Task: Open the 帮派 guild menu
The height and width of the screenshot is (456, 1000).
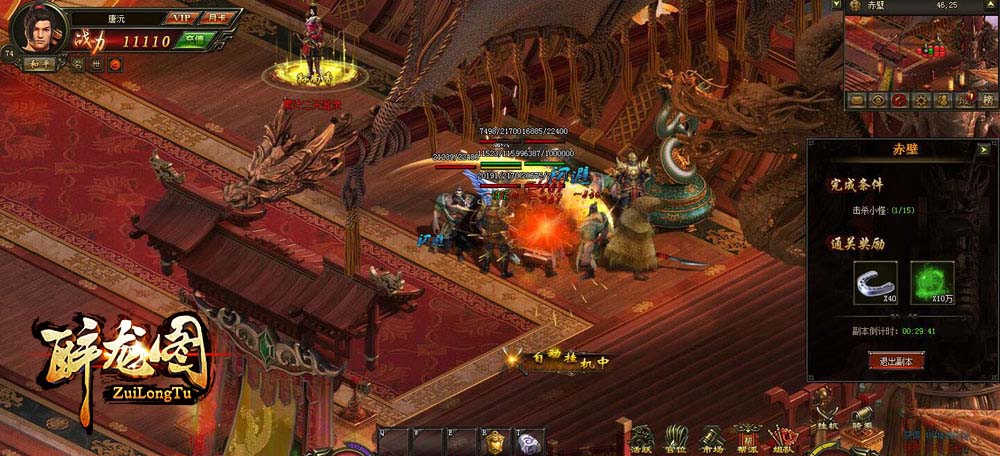Action: tap(747, 436)
